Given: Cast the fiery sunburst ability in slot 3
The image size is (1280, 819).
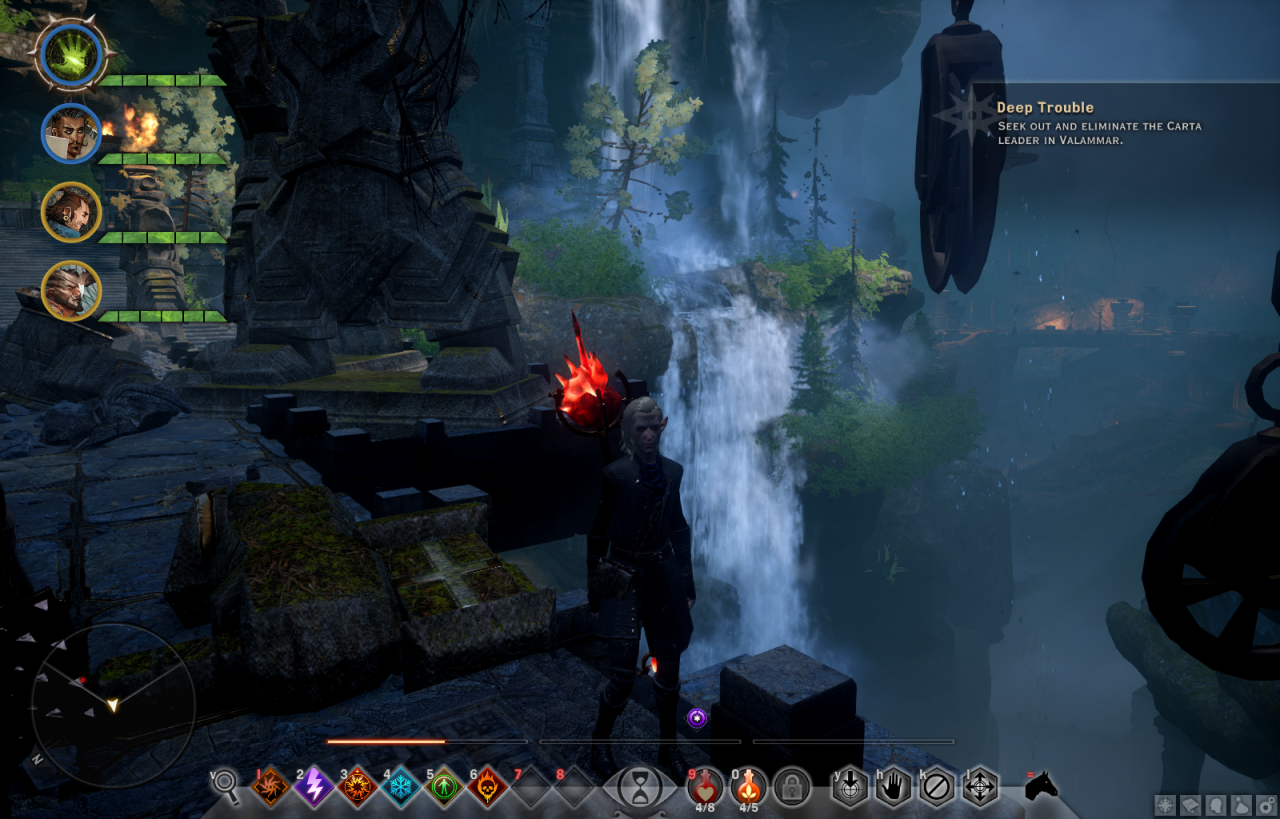Looking at the screenshot, I should (x=357, y=787).
